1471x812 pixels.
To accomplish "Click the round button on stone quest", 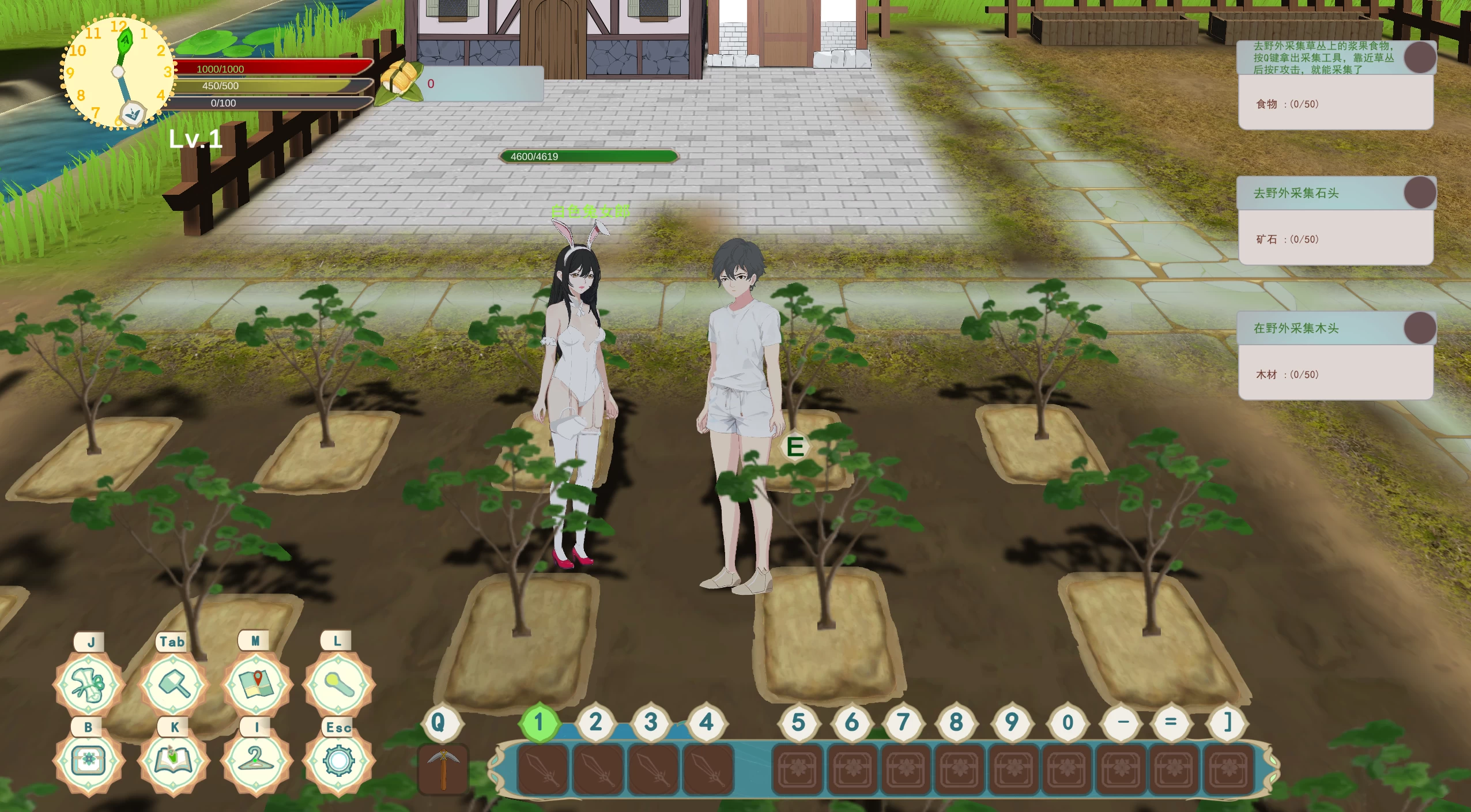I will (x=1420, y=192).
